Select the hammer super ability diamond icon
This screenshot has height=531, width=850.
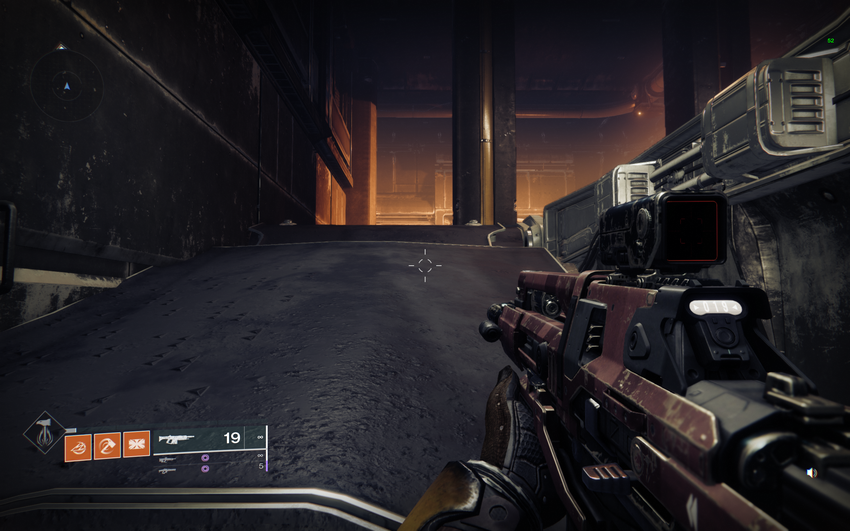point(44,432)
